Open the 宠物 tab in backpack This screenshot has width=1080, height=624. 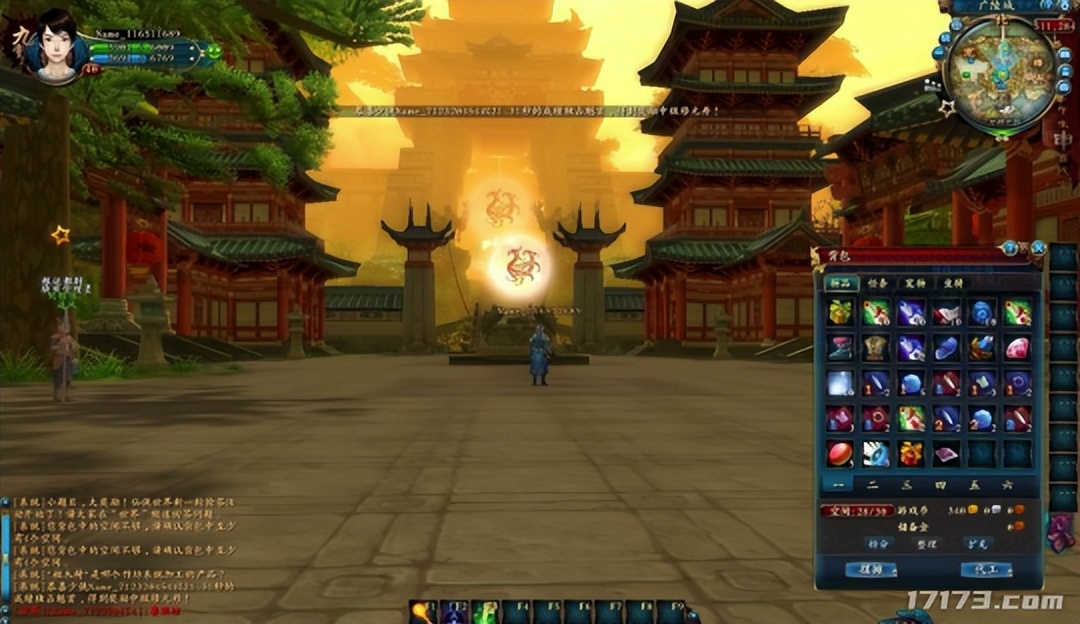tap(914, 284)
